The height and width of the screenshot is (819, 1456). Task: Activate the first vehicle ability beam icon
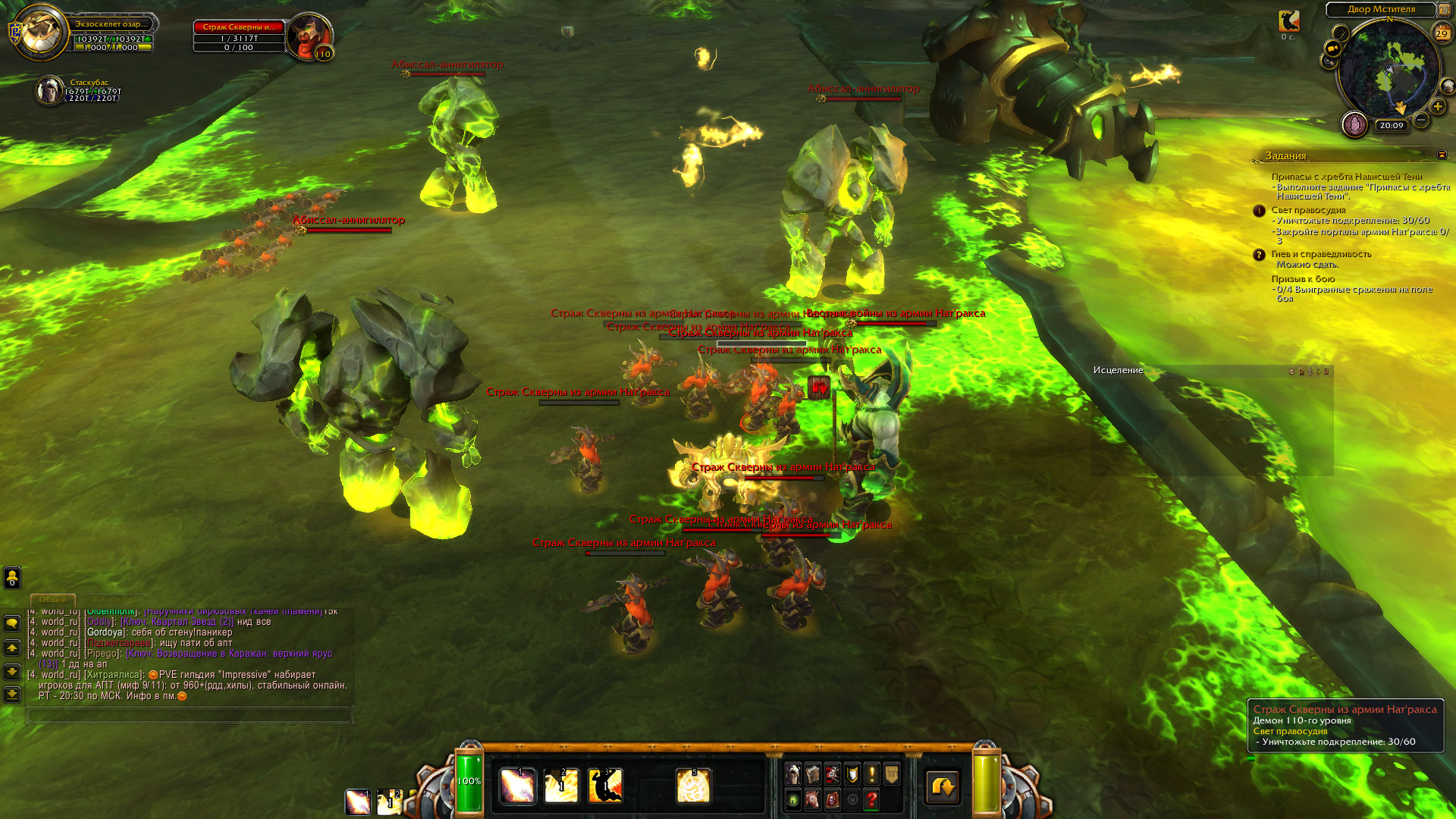pos(518,786)
